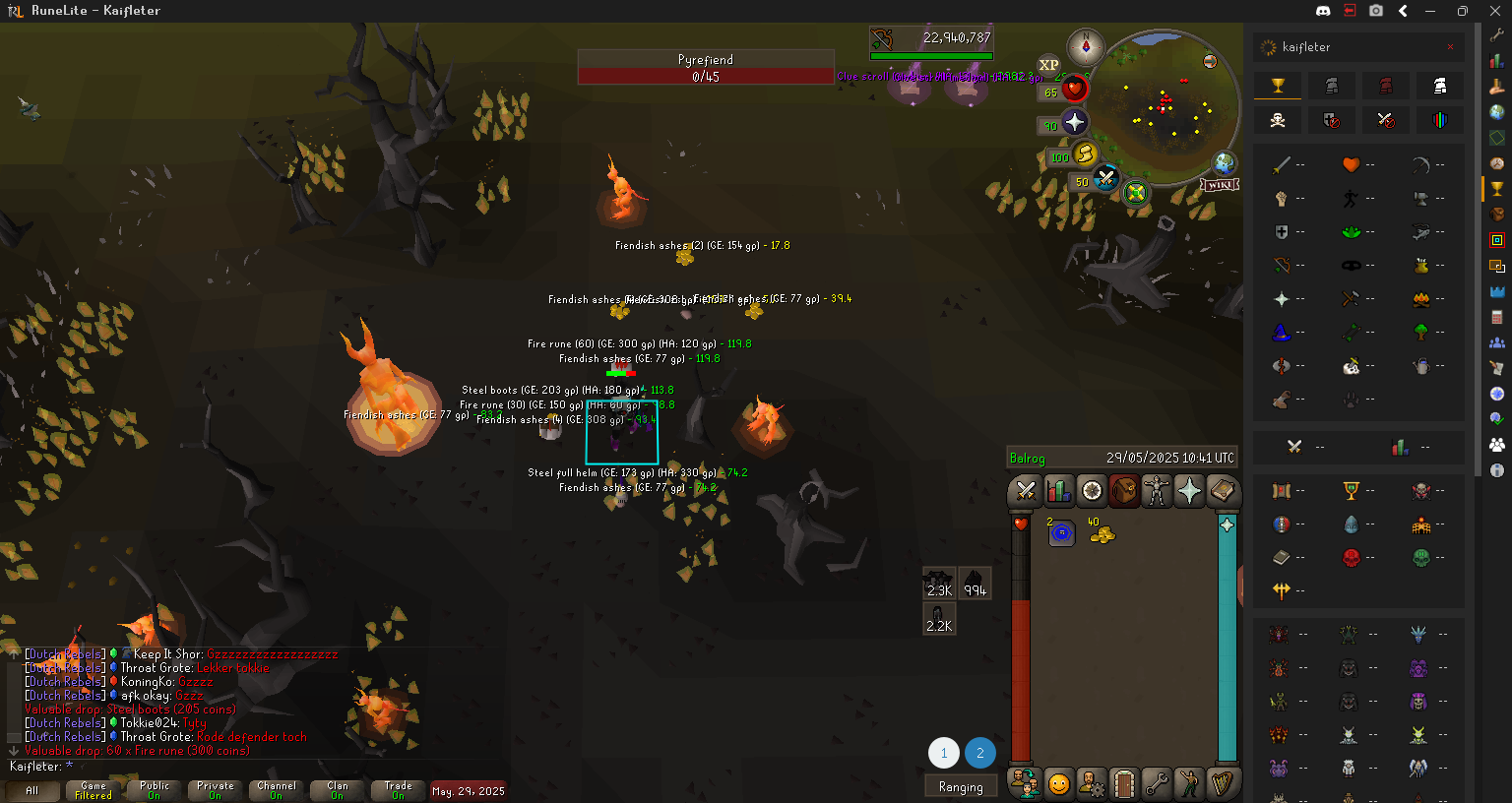Open the Music player harp tab
Screen dimensions: 1512x803
point(1223,784)
